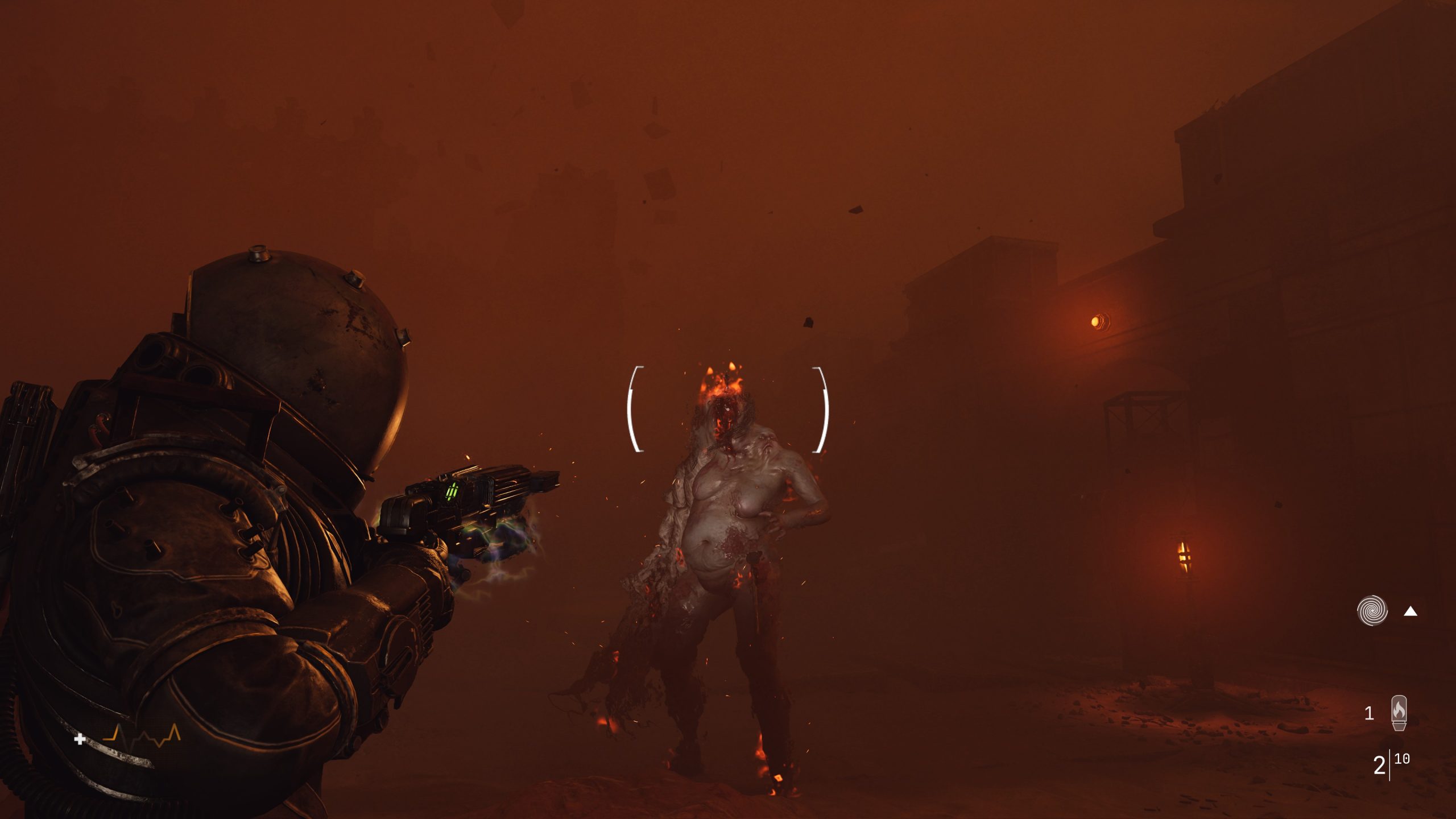Click the vertical divider in the ammo counter
Screen dimensions: 1456x819
[x=1389, y=764]
